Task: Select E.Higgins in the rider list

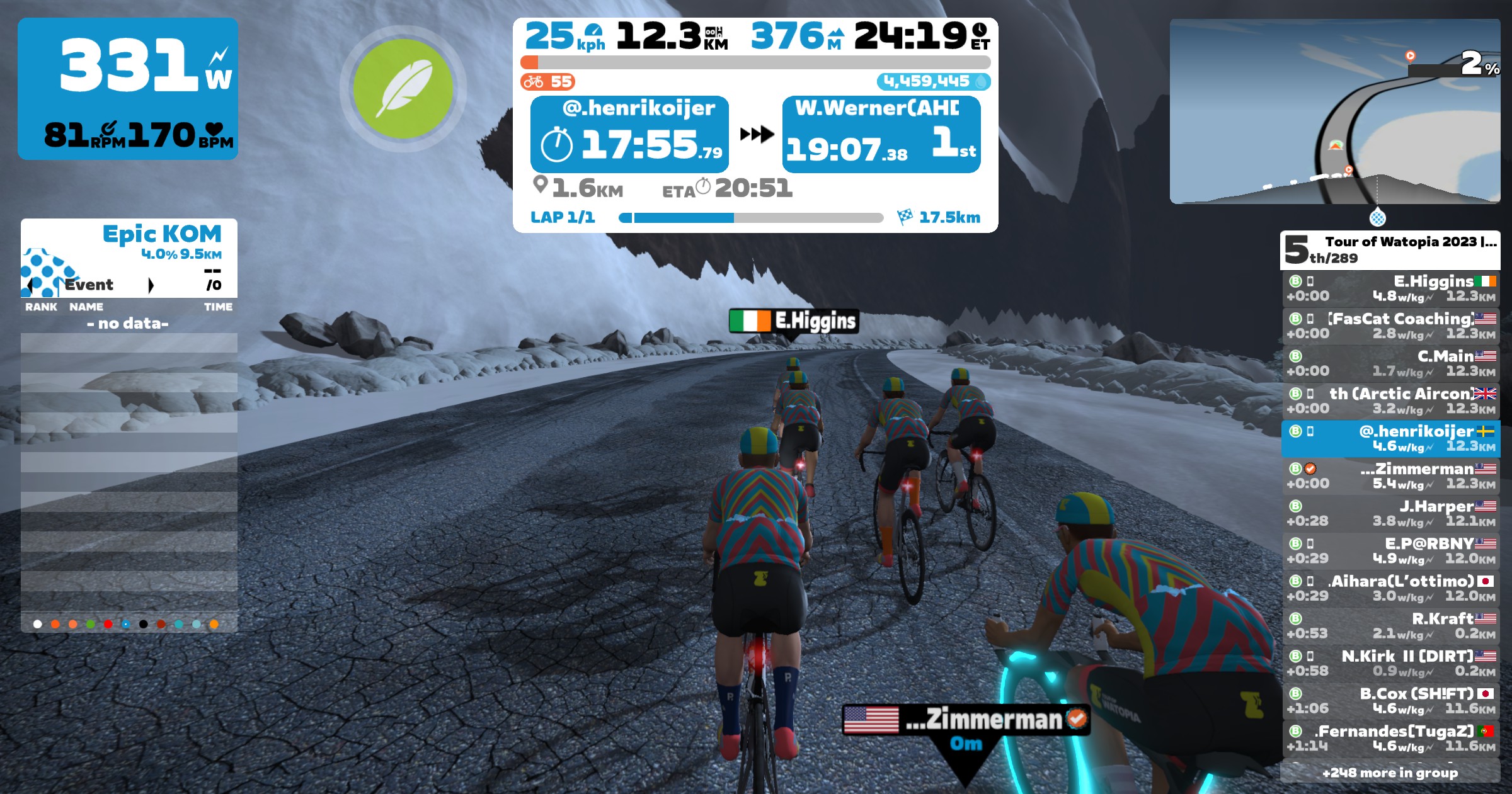Action: (1390, 288)
